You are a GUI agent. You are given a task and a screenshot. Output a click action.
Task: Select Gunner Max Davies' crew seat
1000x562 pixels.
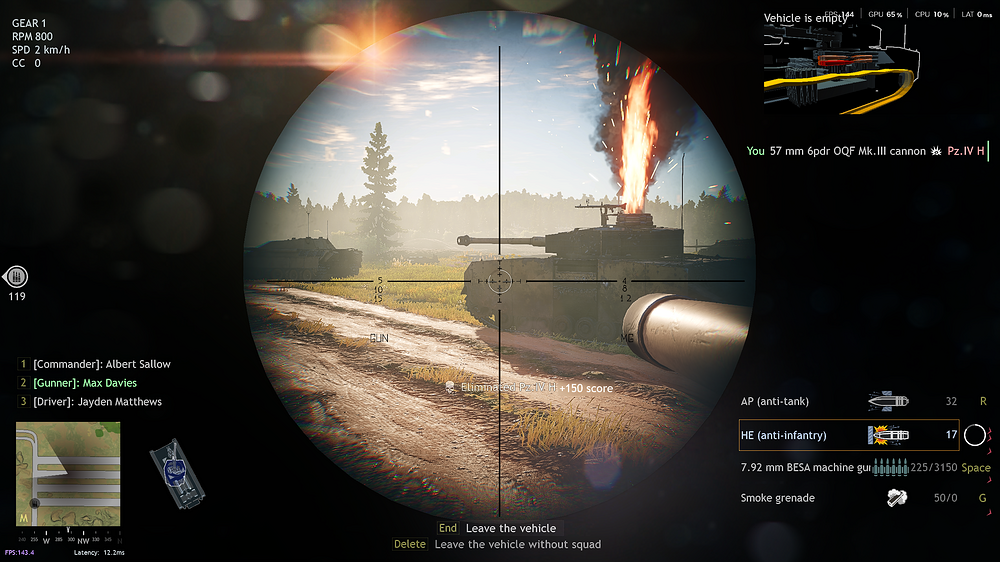[x=84, y=383]
